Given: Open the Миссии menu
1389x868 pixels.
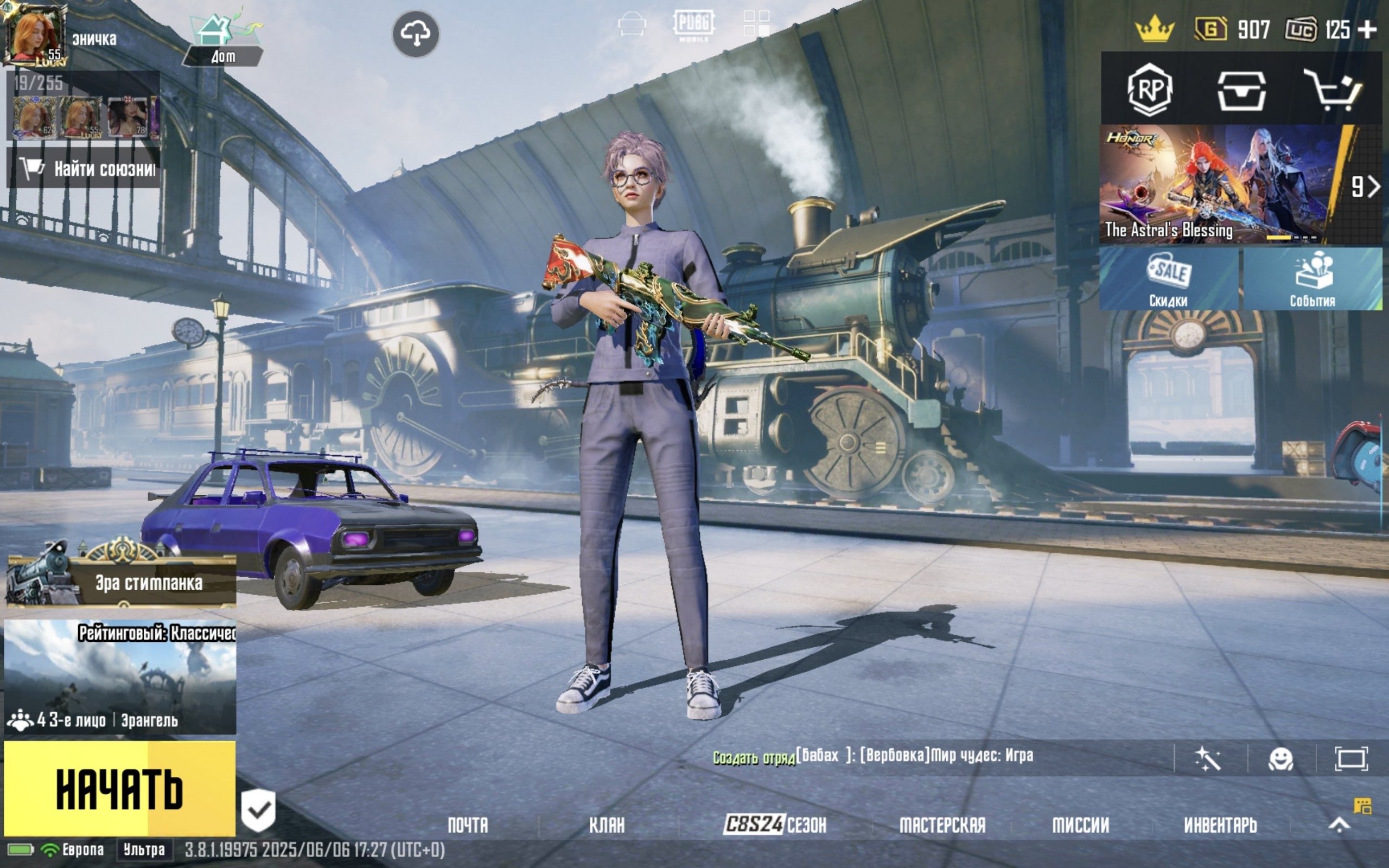Looking at the screenshot, I should point(1080,825).
